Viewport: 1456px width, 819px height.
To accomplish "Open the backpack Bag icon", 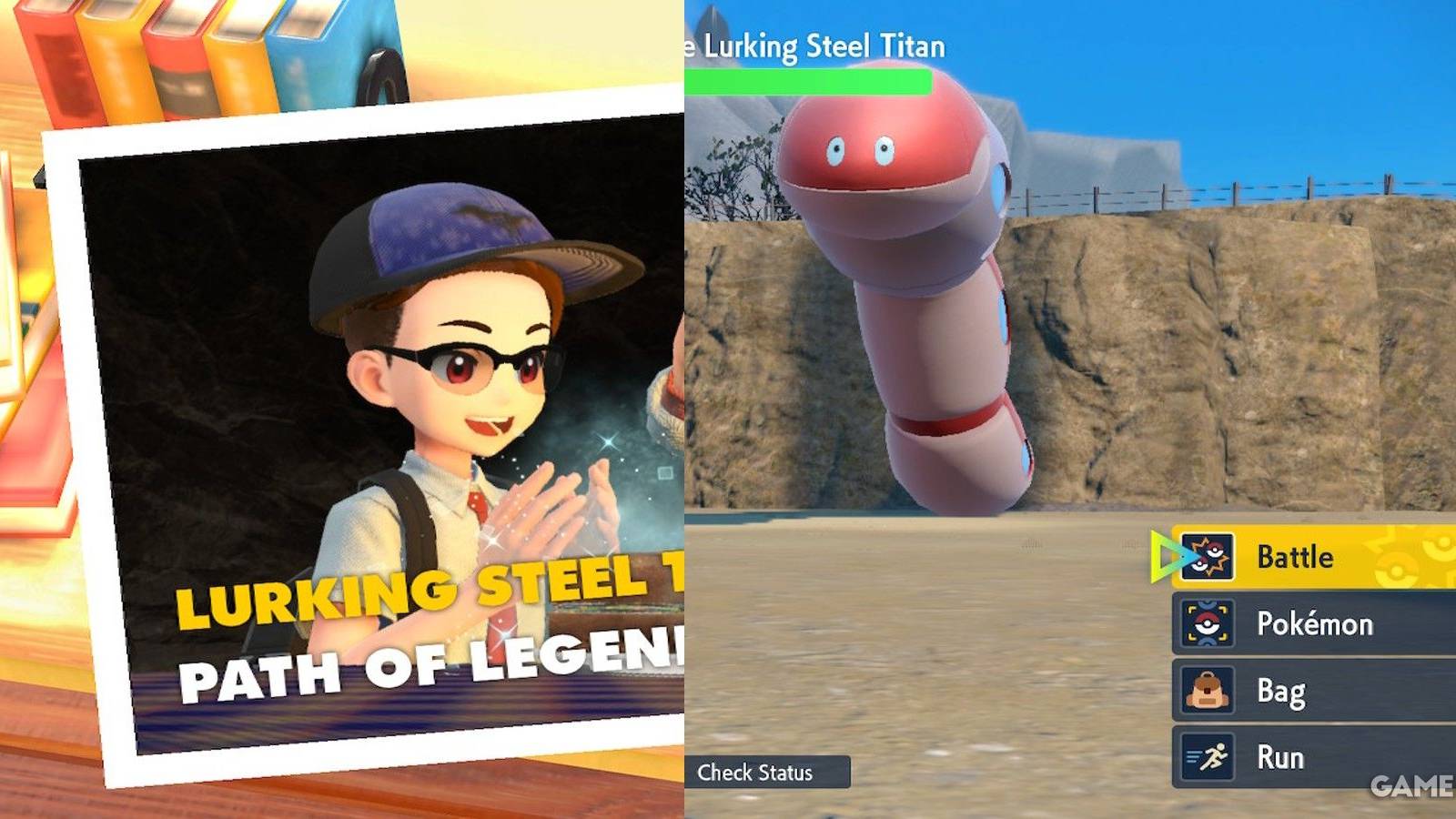I will pyautogui.click(x=1206, y=691).
